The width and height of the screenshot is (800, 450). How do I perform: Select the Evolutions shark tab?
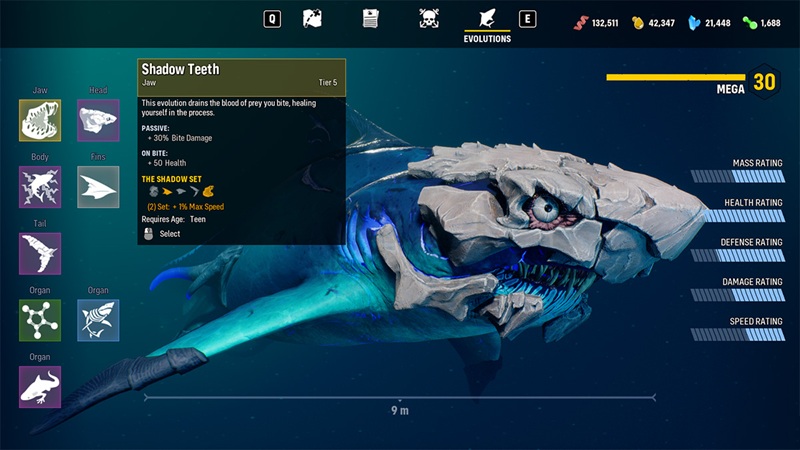(x=487, y=19)
